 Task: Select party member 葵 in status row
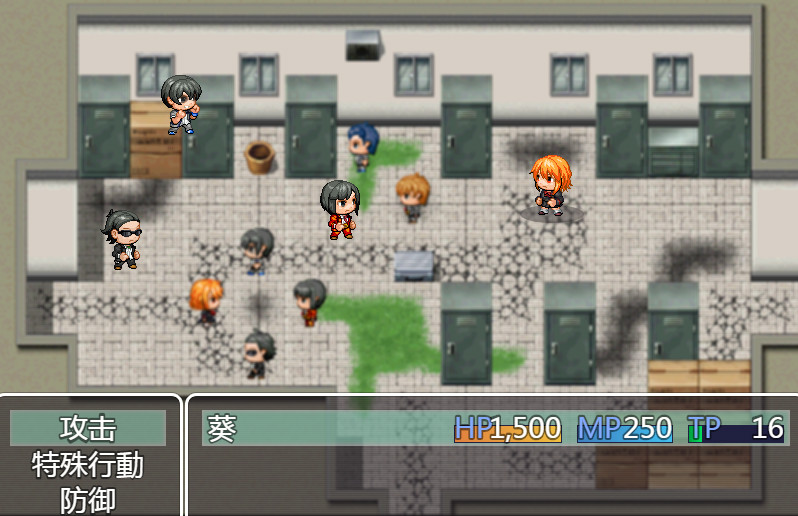pos(222,428)
